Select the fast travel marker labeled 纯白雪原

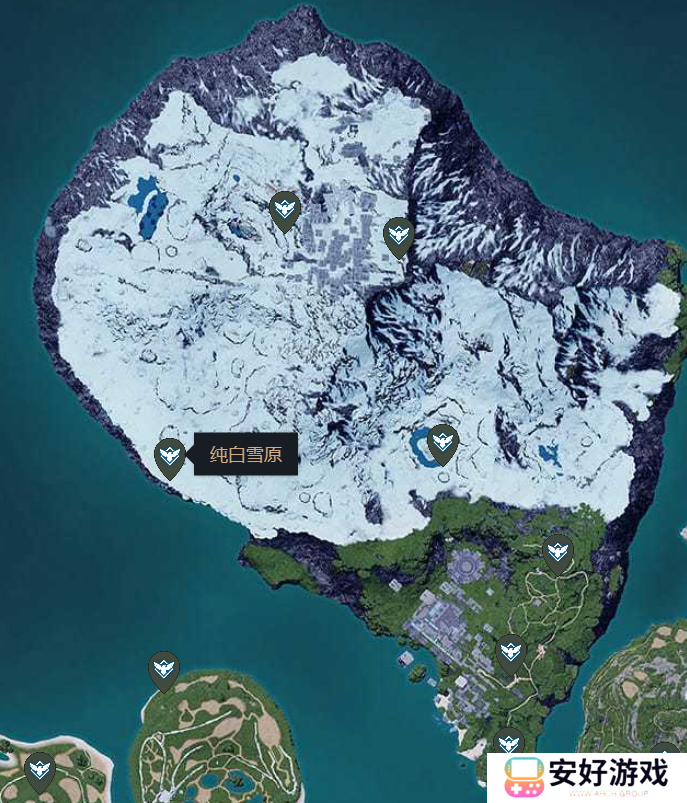point(169,456)
